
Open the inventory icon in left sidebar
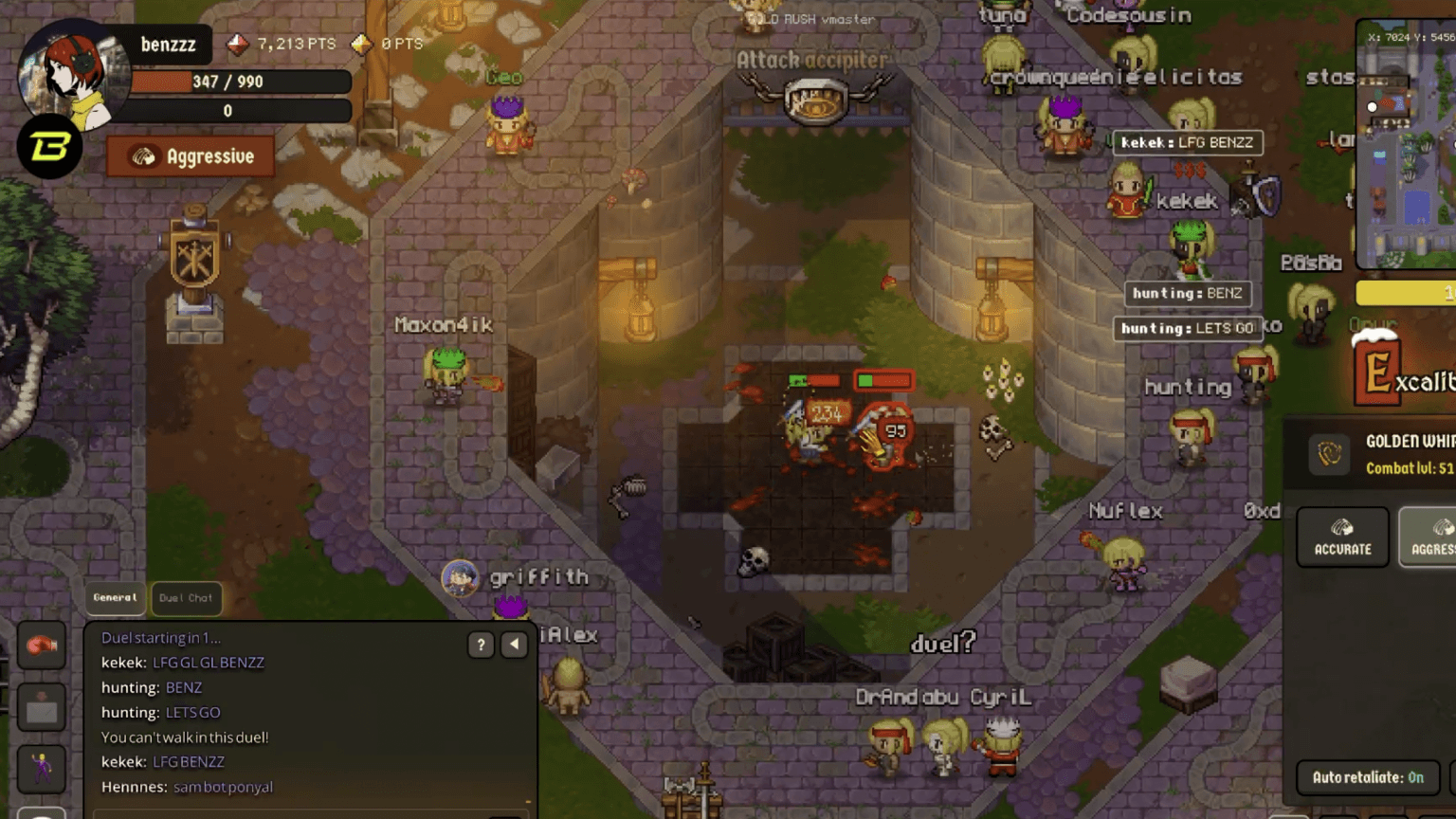click(42, 707)
